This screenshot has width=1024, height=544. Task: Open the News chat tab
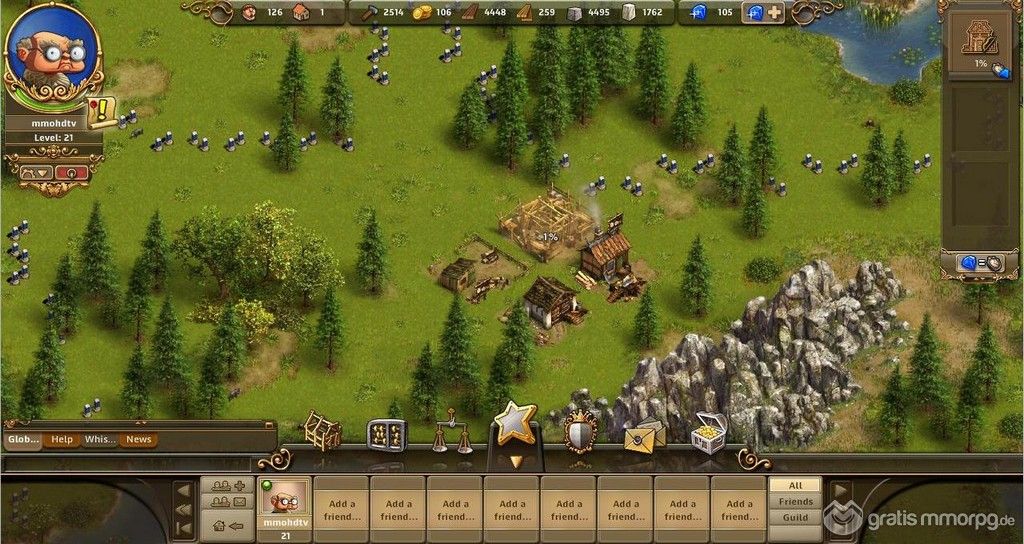coord(139,439)
